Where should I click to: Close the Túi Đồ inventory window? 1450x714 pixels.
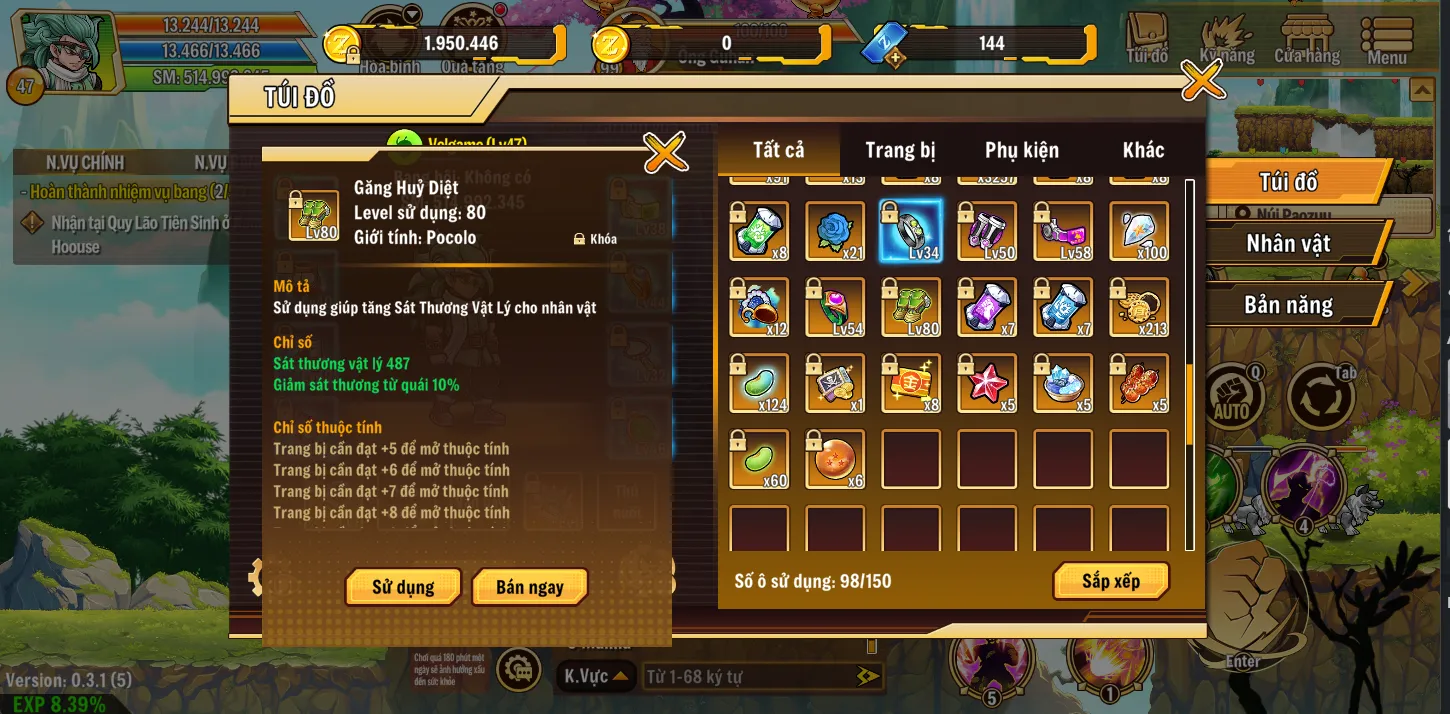[x=1202, y=81]
